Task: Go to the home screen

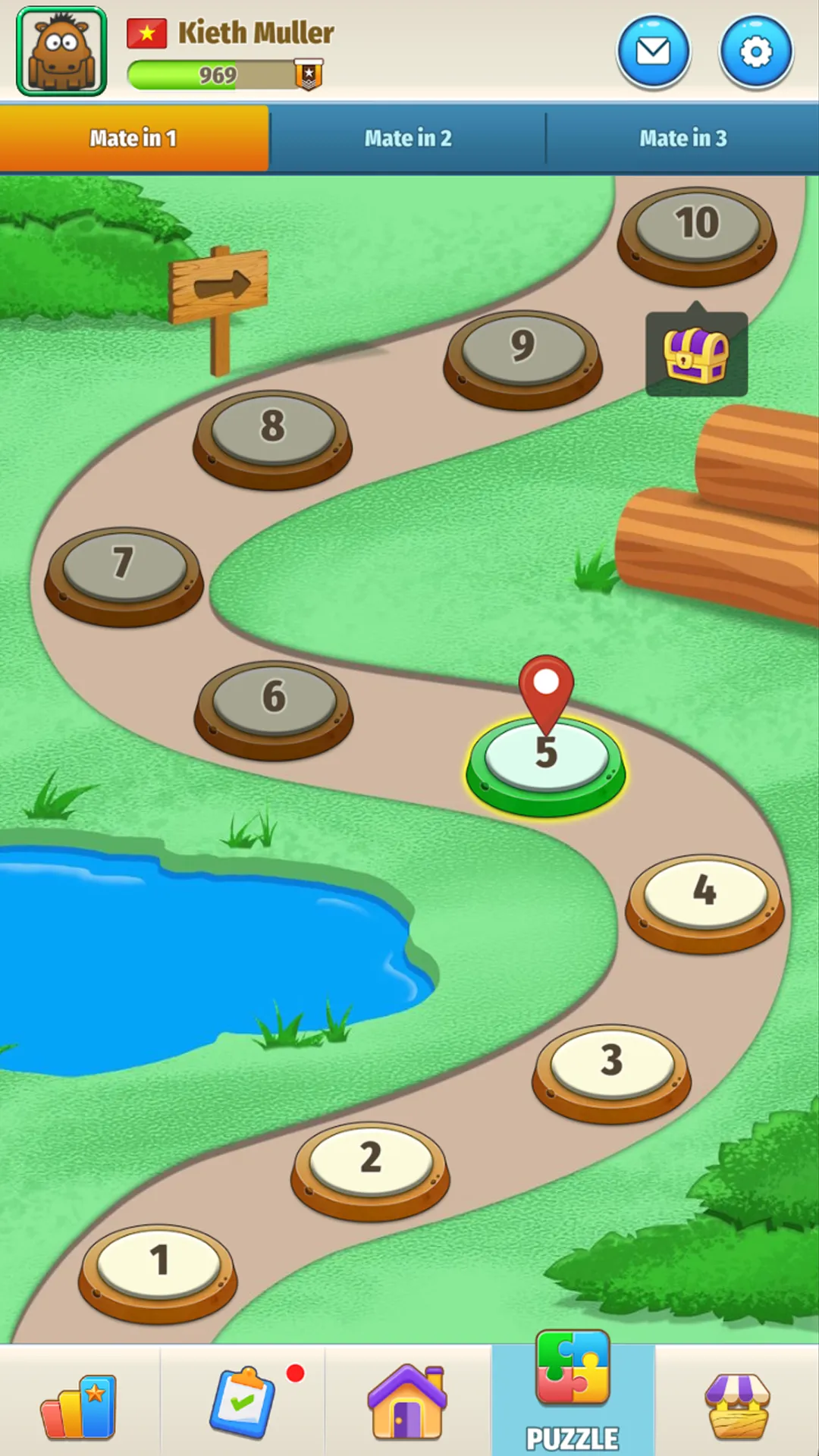Action: pyautogui.click(x=408, y=1403)
